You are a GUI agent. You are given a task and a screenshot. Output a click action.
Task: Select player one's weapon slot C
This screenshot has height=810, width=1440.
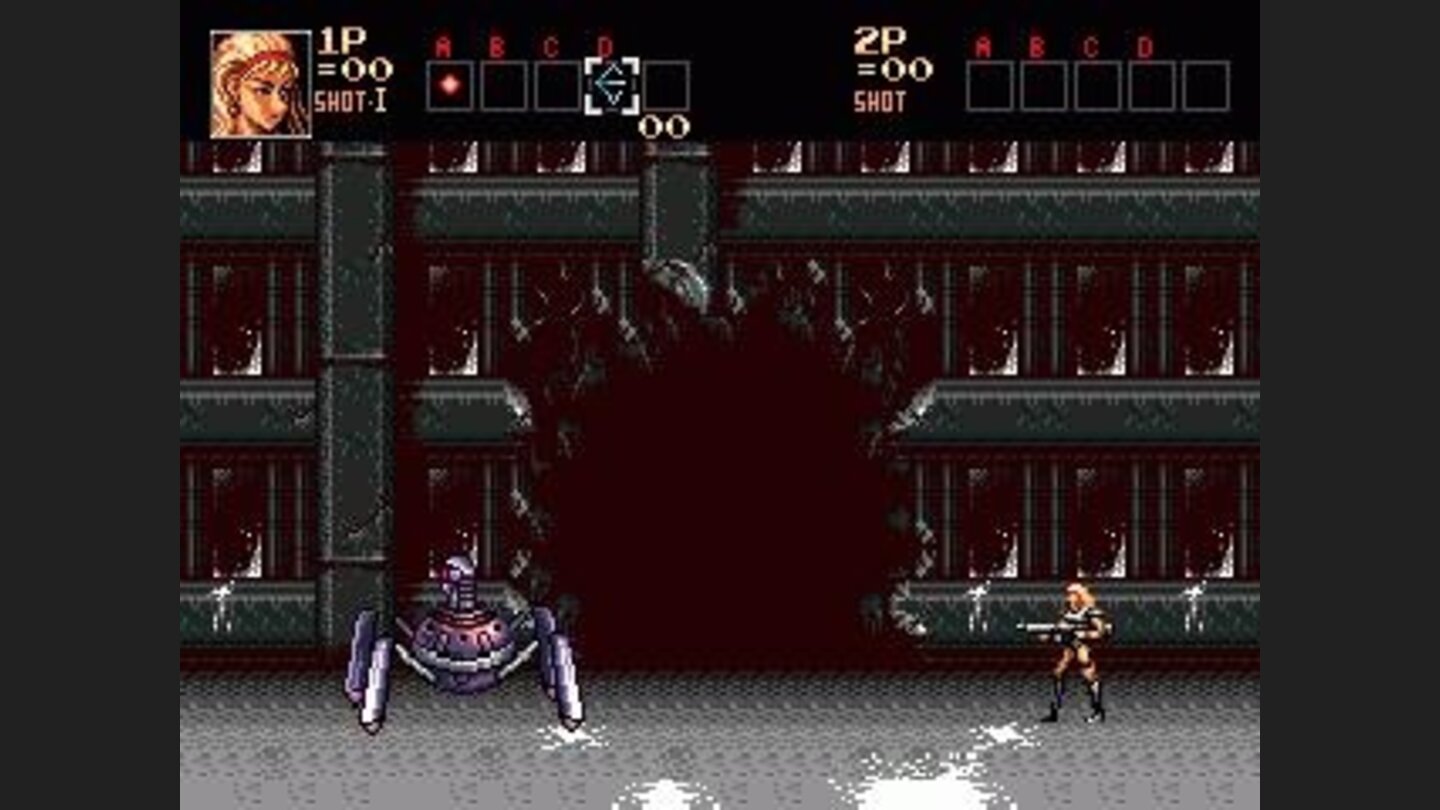click(x=560, y=84)
